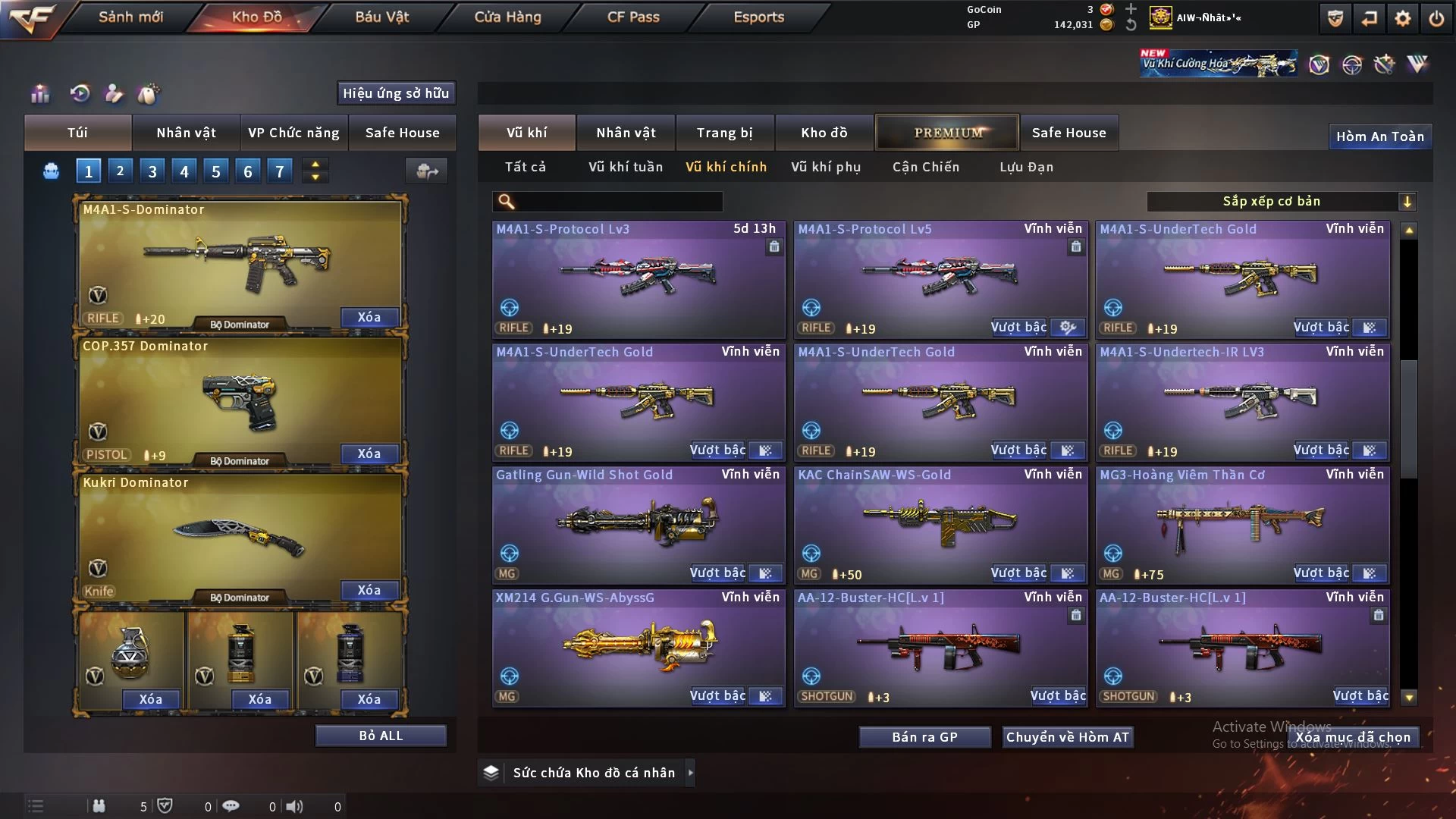The height and width of the screenshot is (819, 1456).
Task: Choose the MG3-Hoàng Viêm Thần Cơ weapon
Action: point(1242,523)
